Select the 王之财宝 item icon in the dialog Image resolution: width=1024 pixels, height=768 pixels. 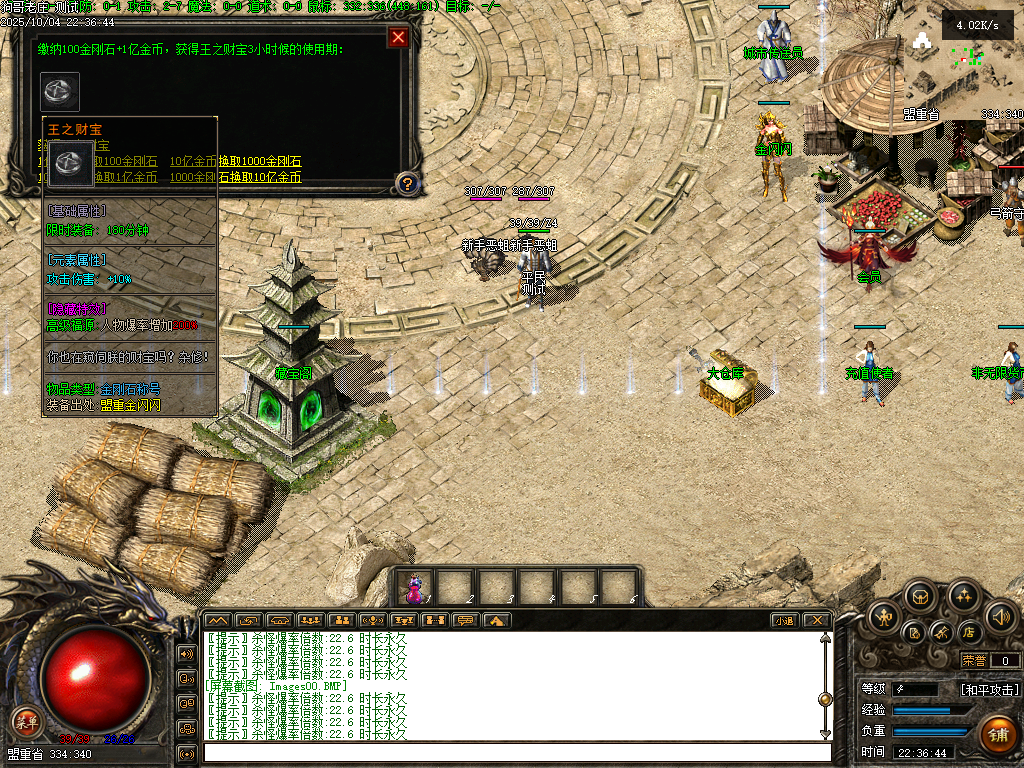[60, 91]
